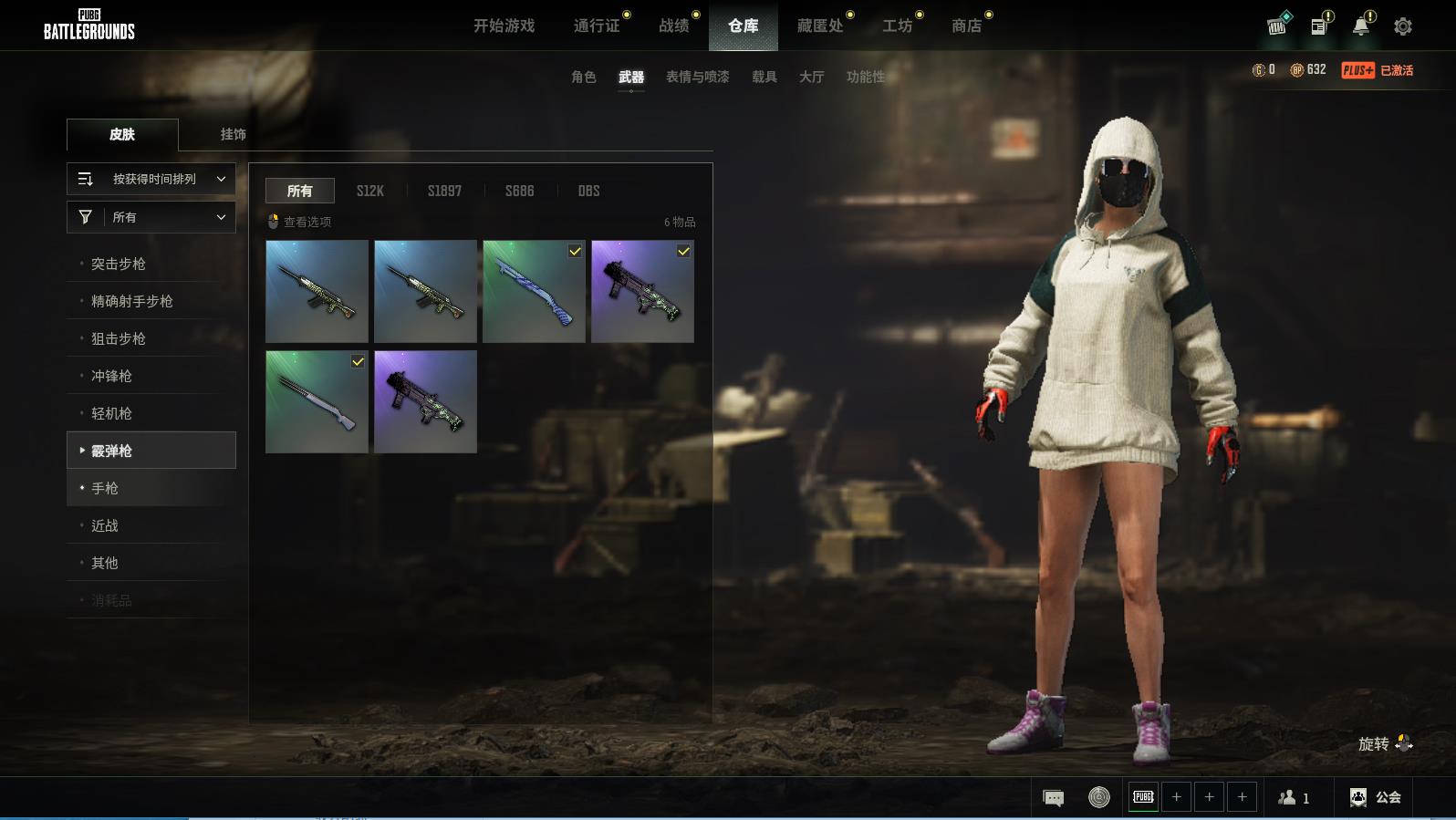Filter skins by S12K

[370, 191]
